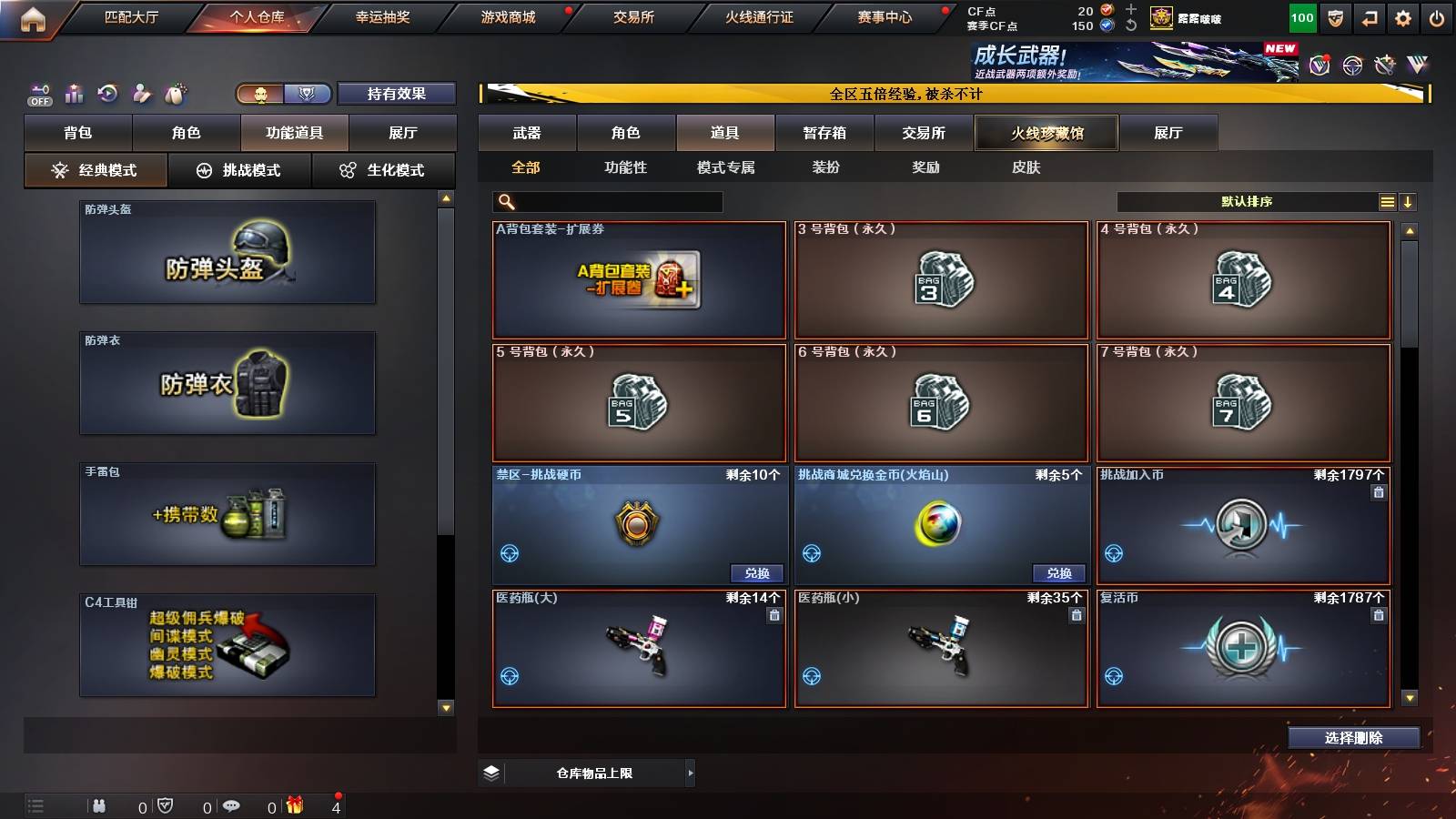Click the 兑换 button on 禁区-挑战硬币

pyautogui.click(x=758, y=573)
